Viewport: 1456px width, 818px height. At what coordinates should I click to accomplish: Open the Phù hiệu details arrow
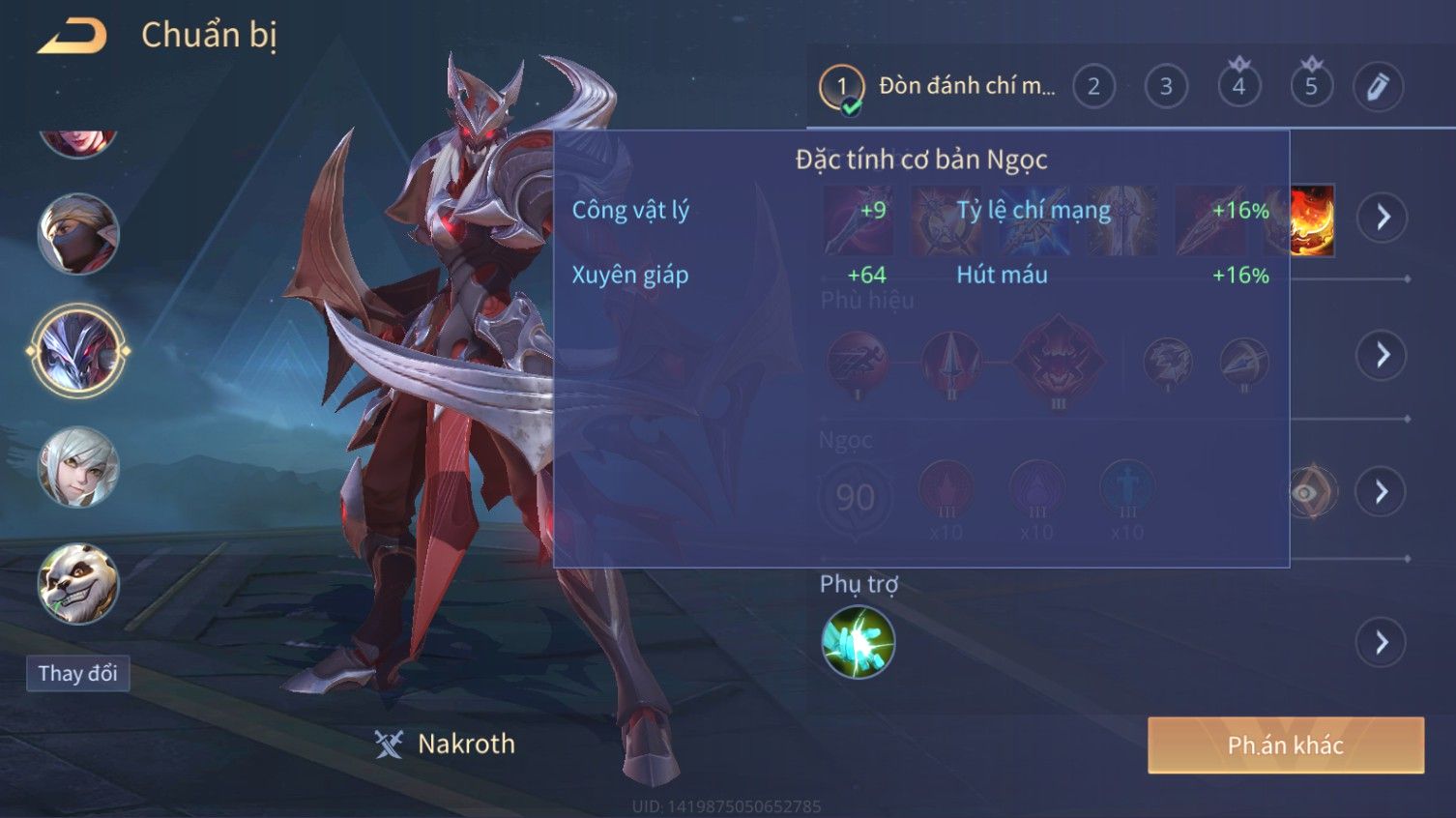click(1383, 355)
